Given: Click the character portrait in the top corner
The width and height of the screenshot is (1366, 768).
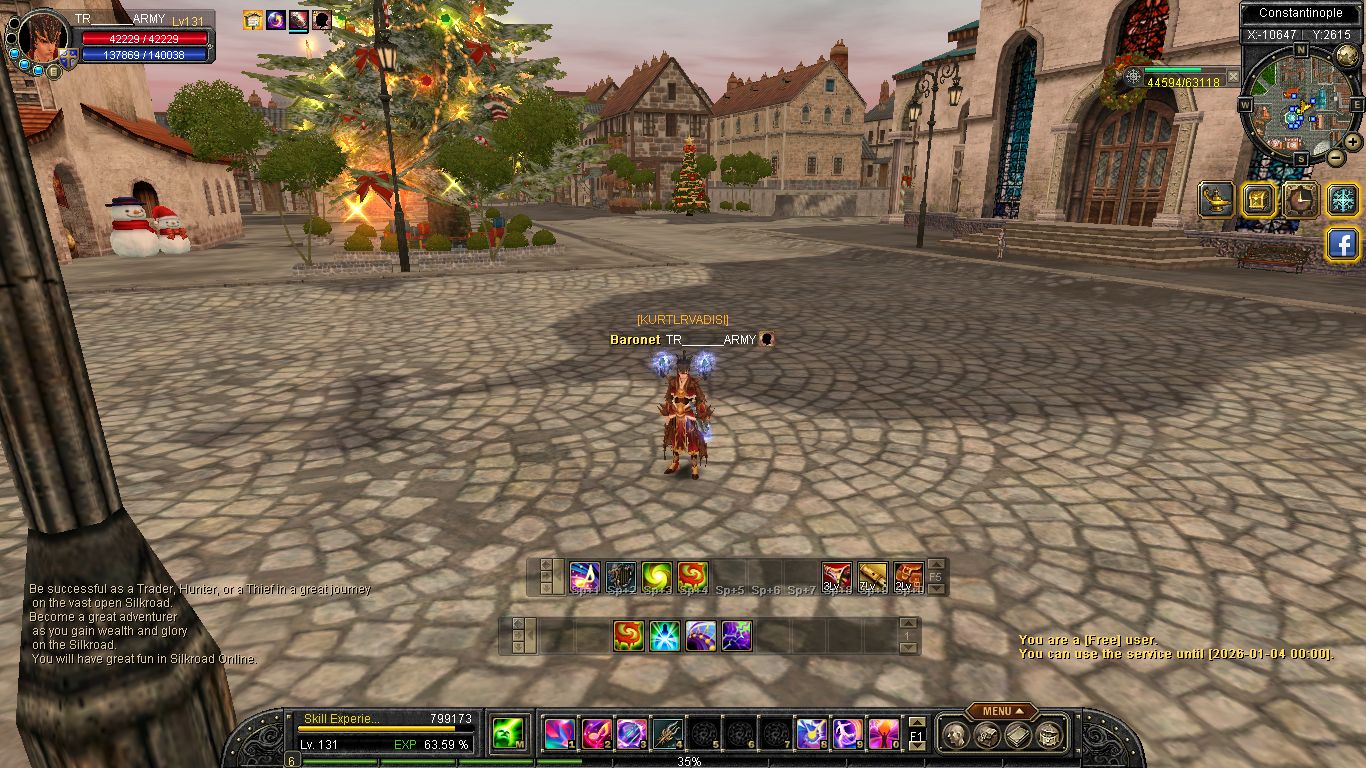Looking at the screenshot, I should click(43, 37).
